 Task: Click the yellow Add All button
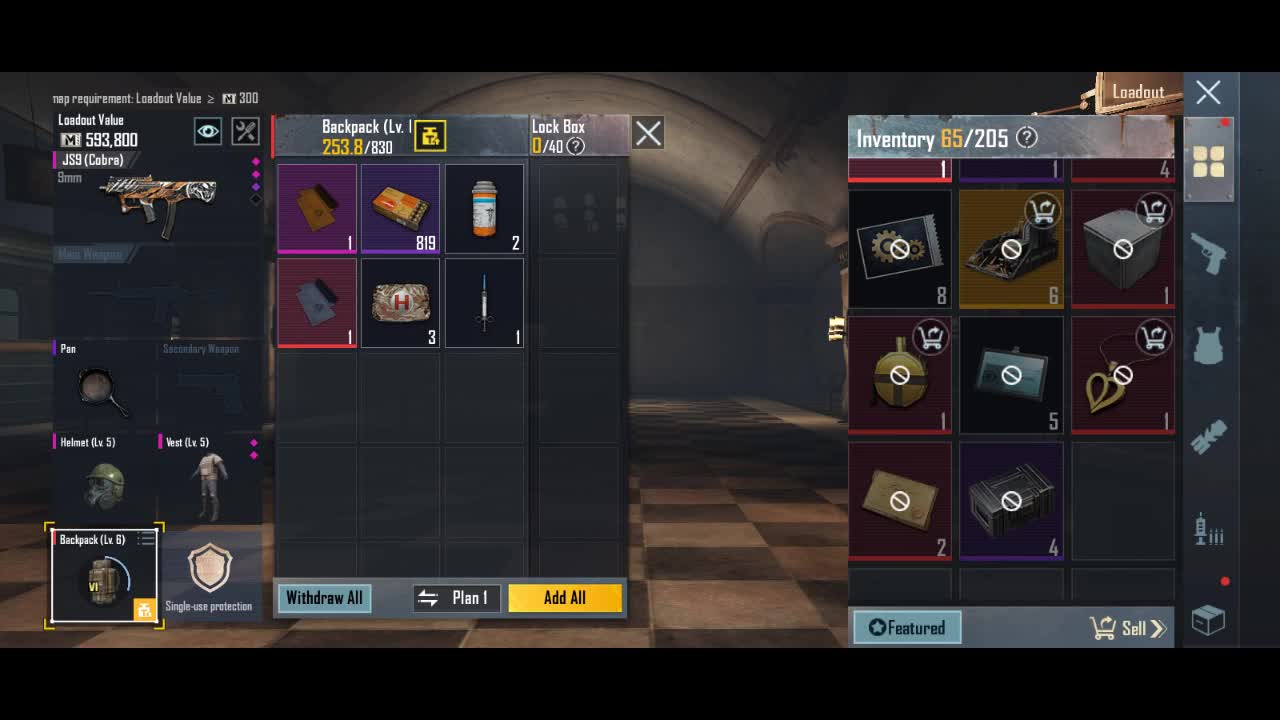(x=565, y=598)
